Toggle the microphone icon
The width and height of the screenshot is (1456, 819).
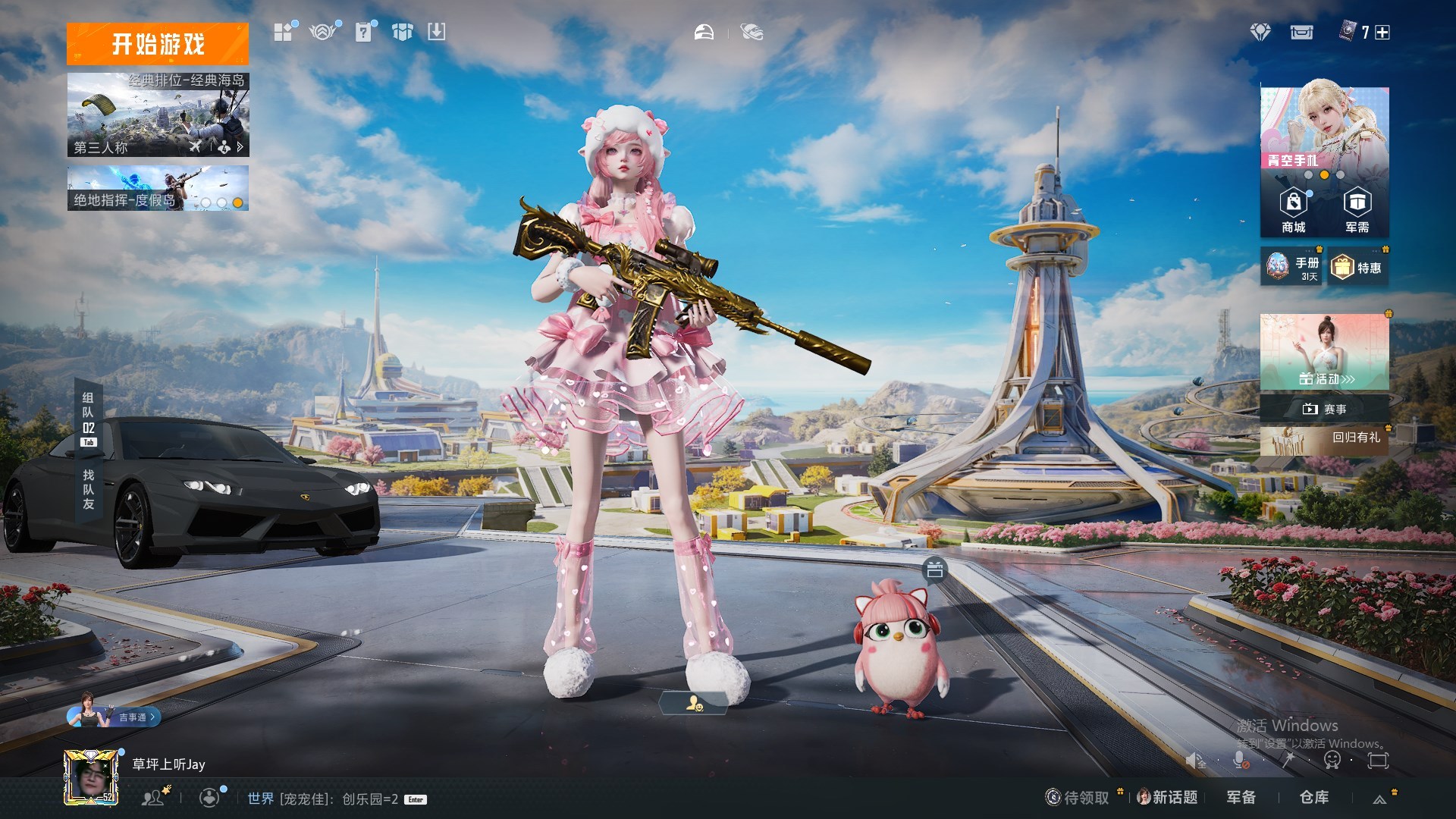(1240, 760)
